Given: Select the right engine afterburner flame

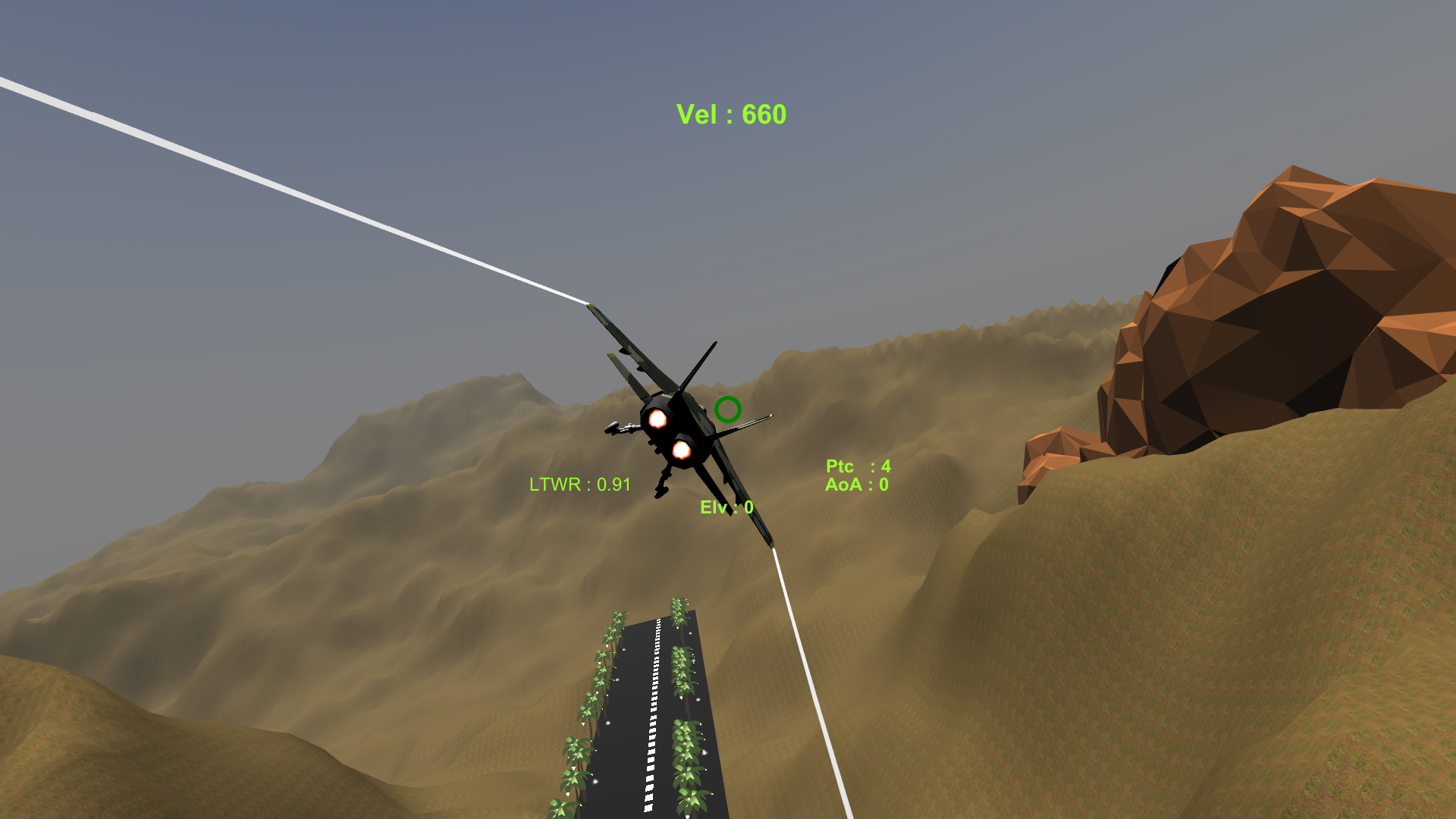Looking at the screenshot, I should click(x=682, y=451).
